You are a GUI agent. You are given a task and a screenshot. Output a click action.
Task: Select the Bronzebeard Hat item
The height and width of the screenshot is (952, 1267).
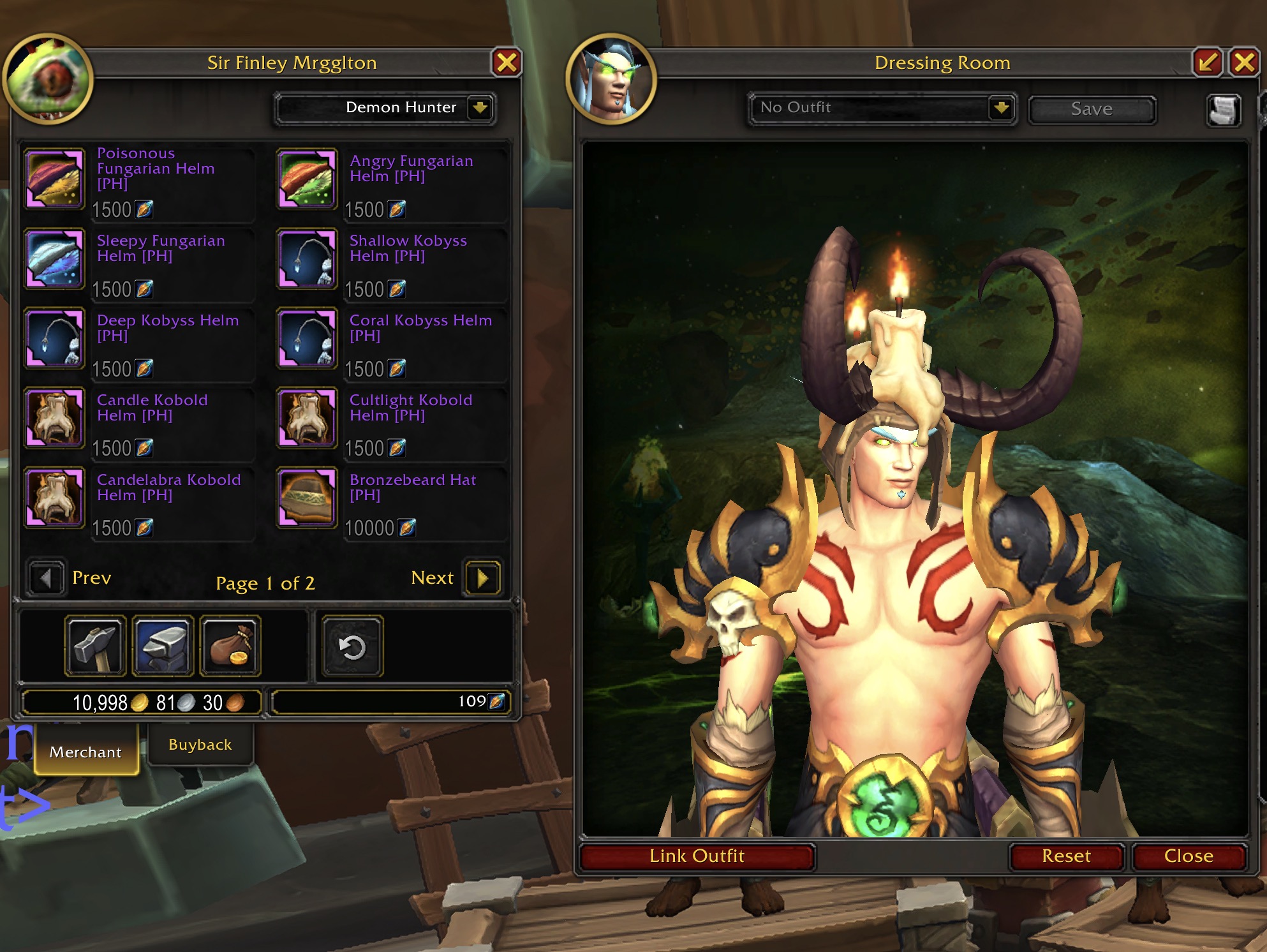pos(307,498)
